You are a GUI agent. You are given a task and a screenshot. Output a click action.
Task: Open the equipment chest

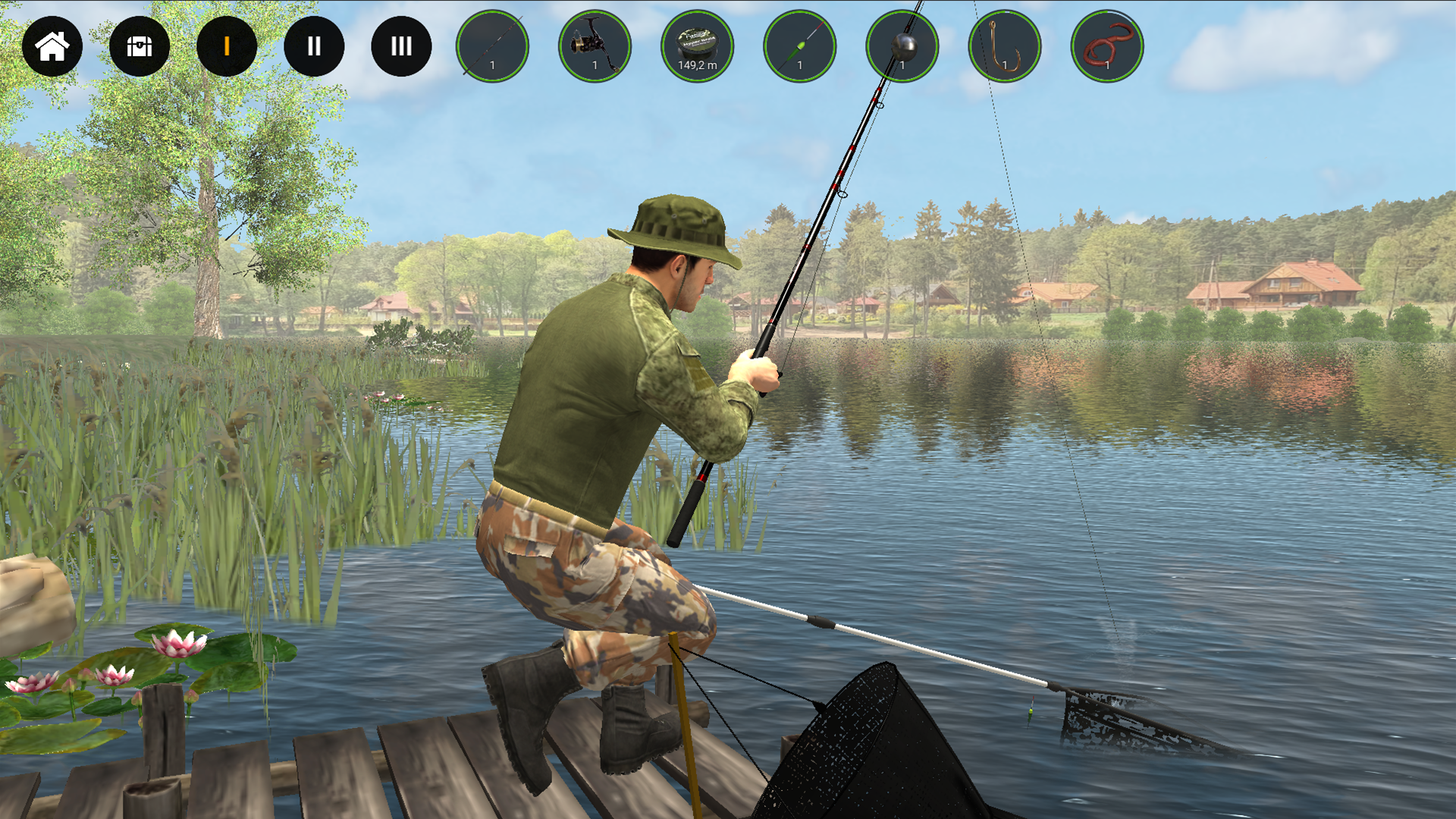pos(140,46)
